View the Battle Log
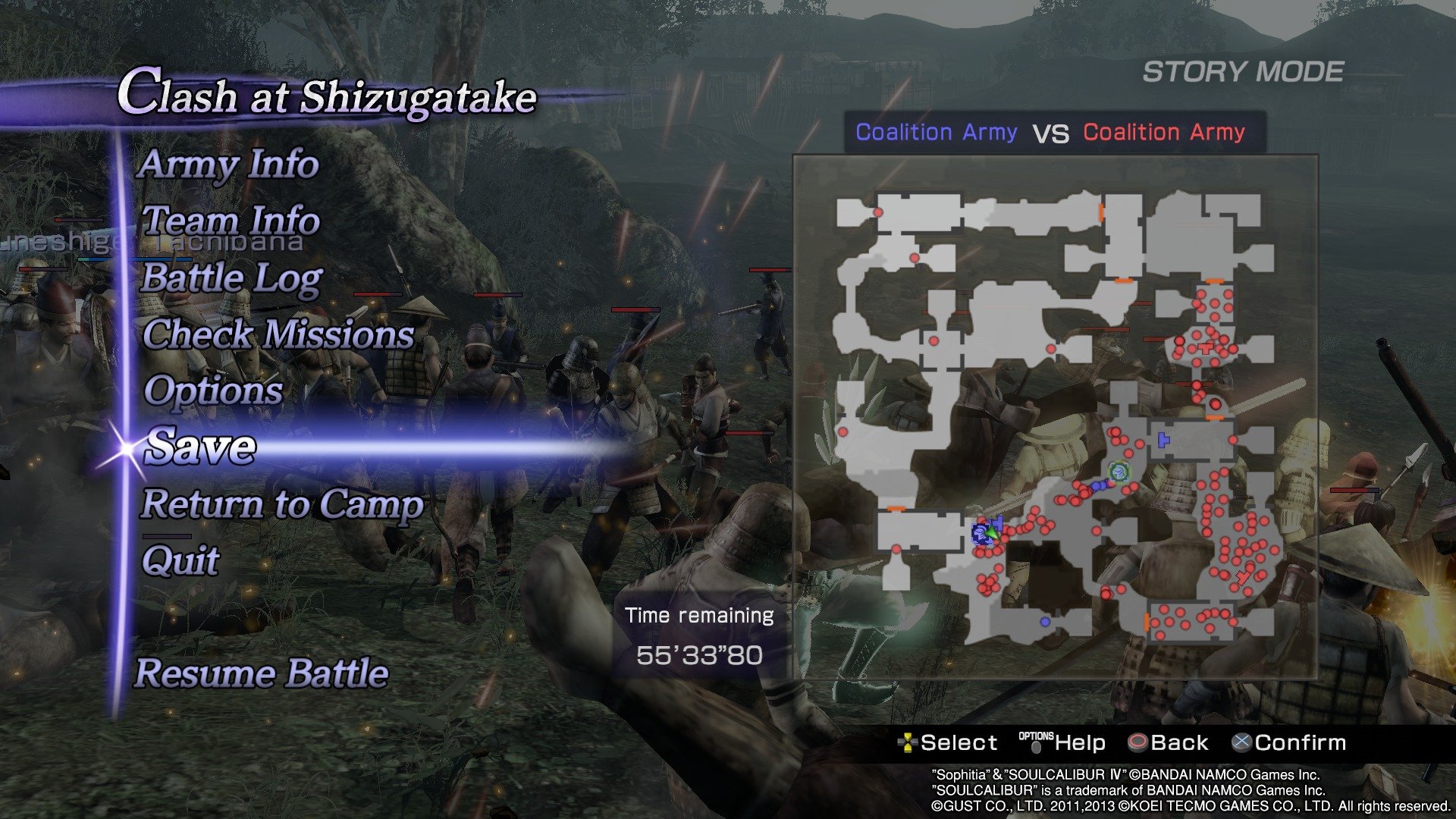Screen dimensions: 1456x819 point(233,279)
